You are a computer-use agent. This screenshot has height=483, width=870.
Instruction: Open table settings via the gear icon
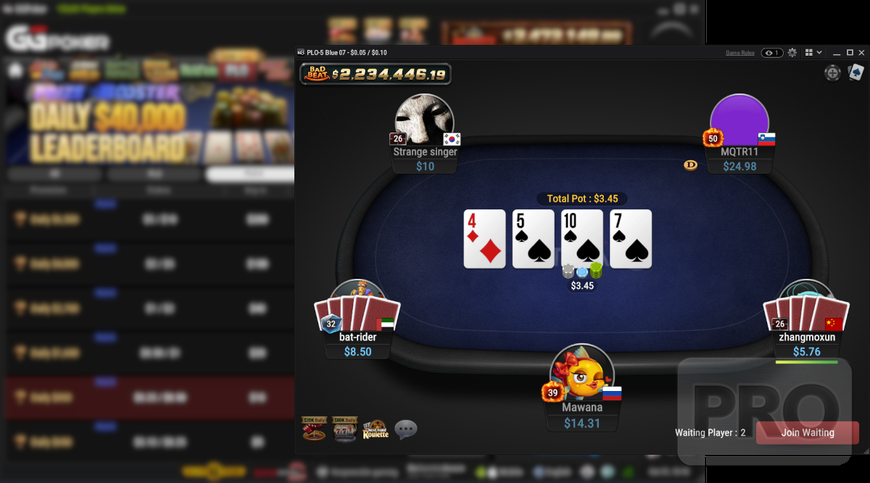pyautogui.click(x=792, y=52)
